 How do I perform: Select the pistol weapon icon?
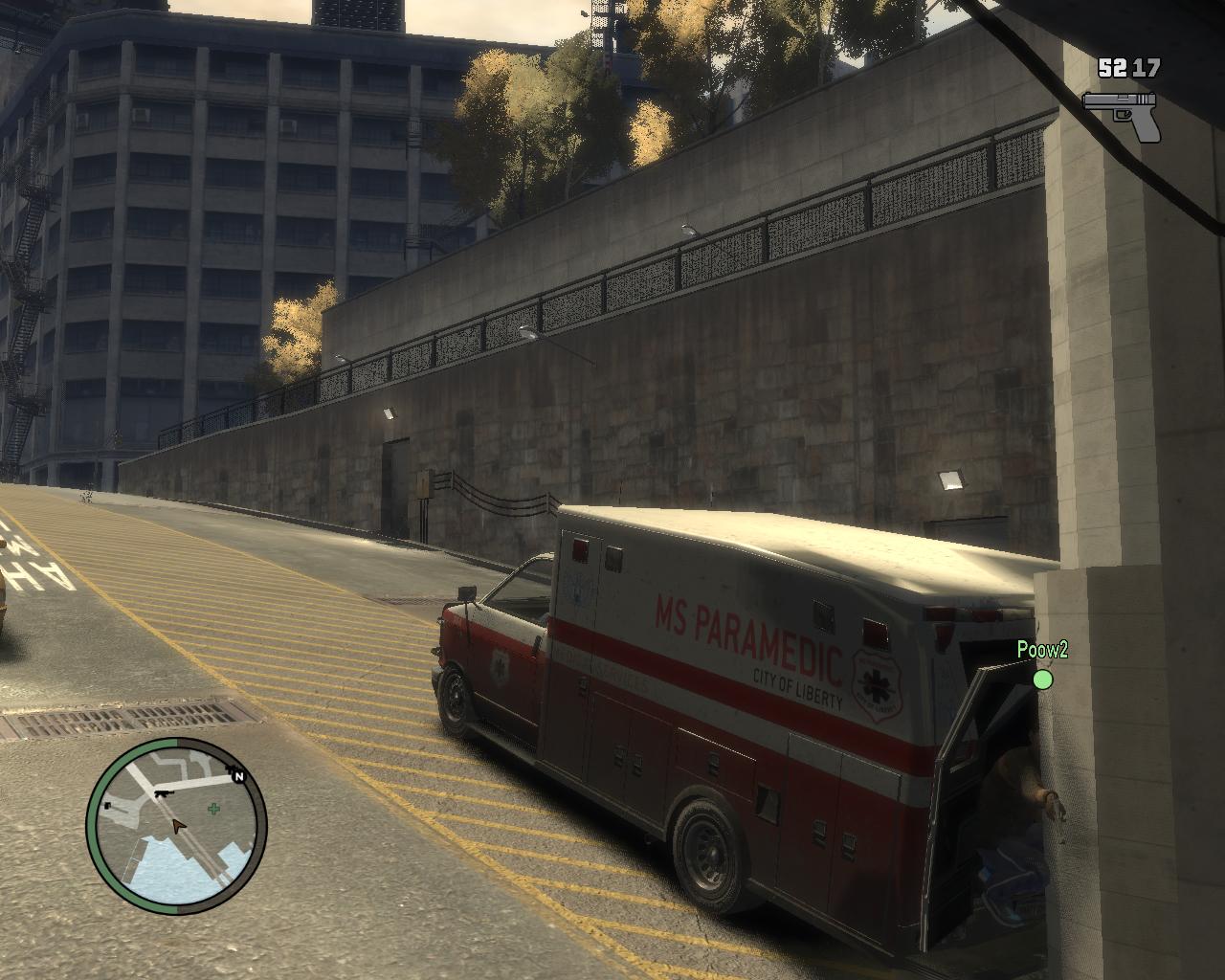tap(1121, 114)
